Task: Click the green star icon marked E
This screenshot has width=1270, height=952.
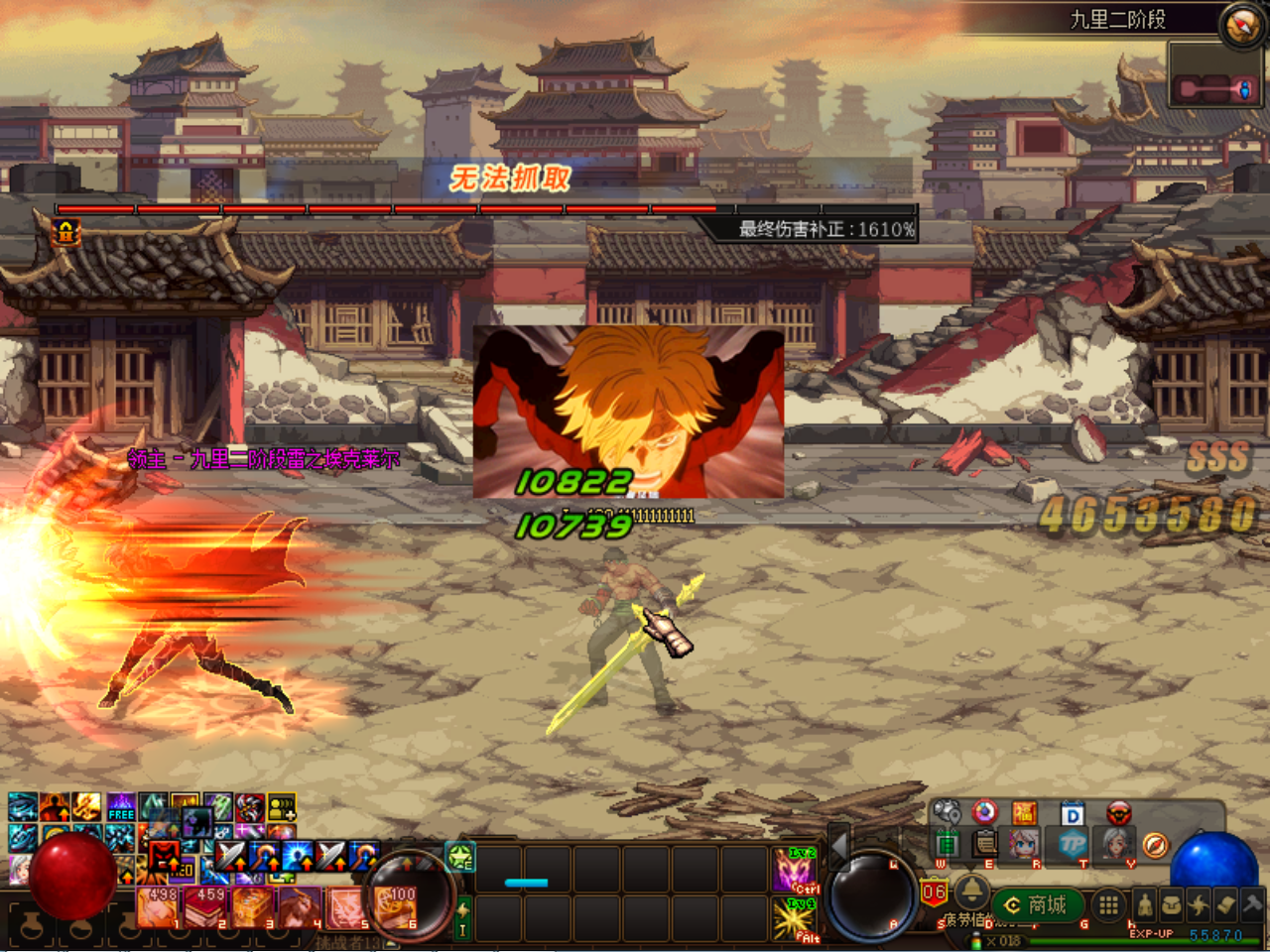Action: (x=460, y=857)
